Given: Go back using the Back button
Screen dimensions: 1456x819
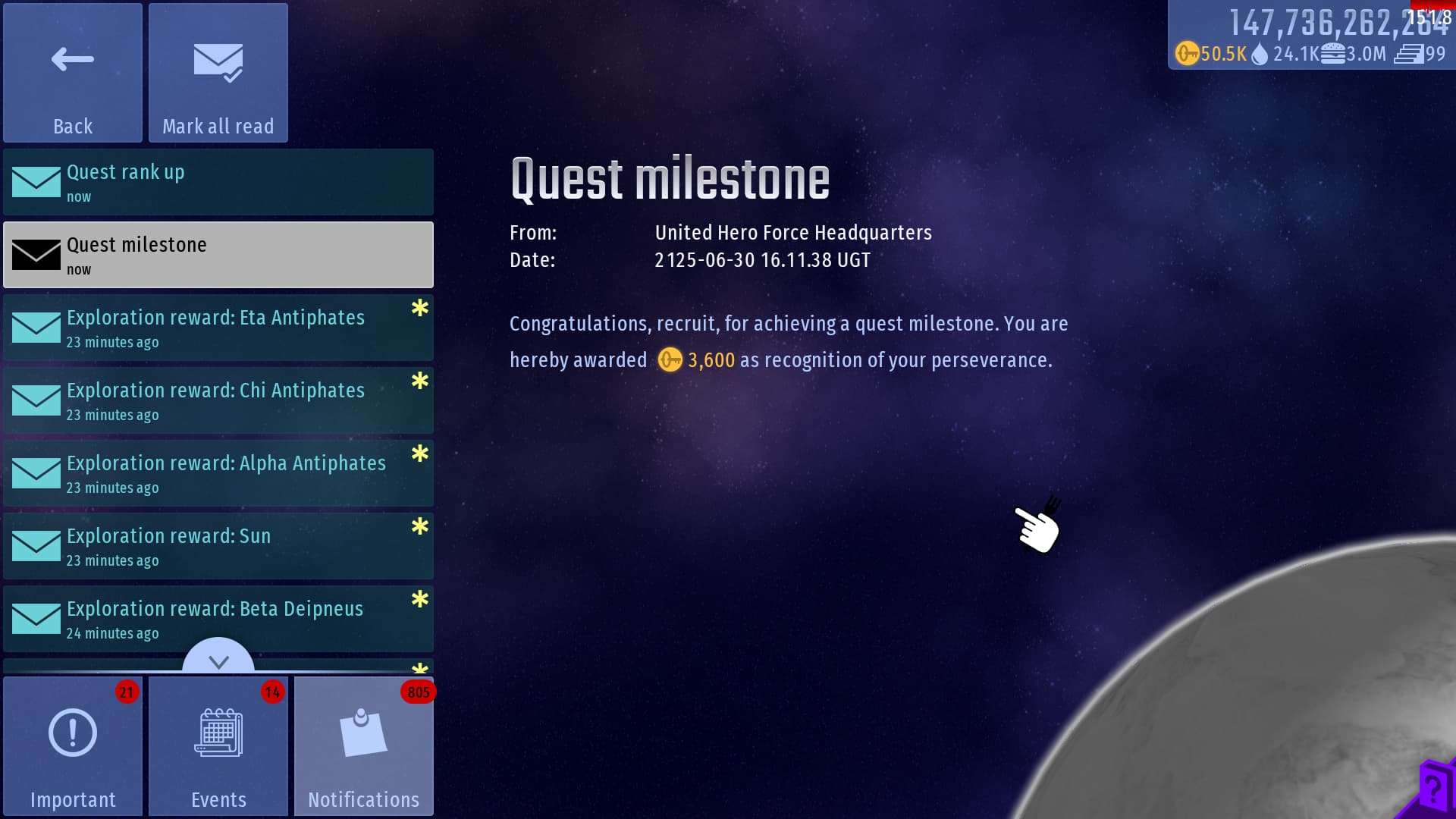Looking at the screenshot, I should click(x=73, y=73).
